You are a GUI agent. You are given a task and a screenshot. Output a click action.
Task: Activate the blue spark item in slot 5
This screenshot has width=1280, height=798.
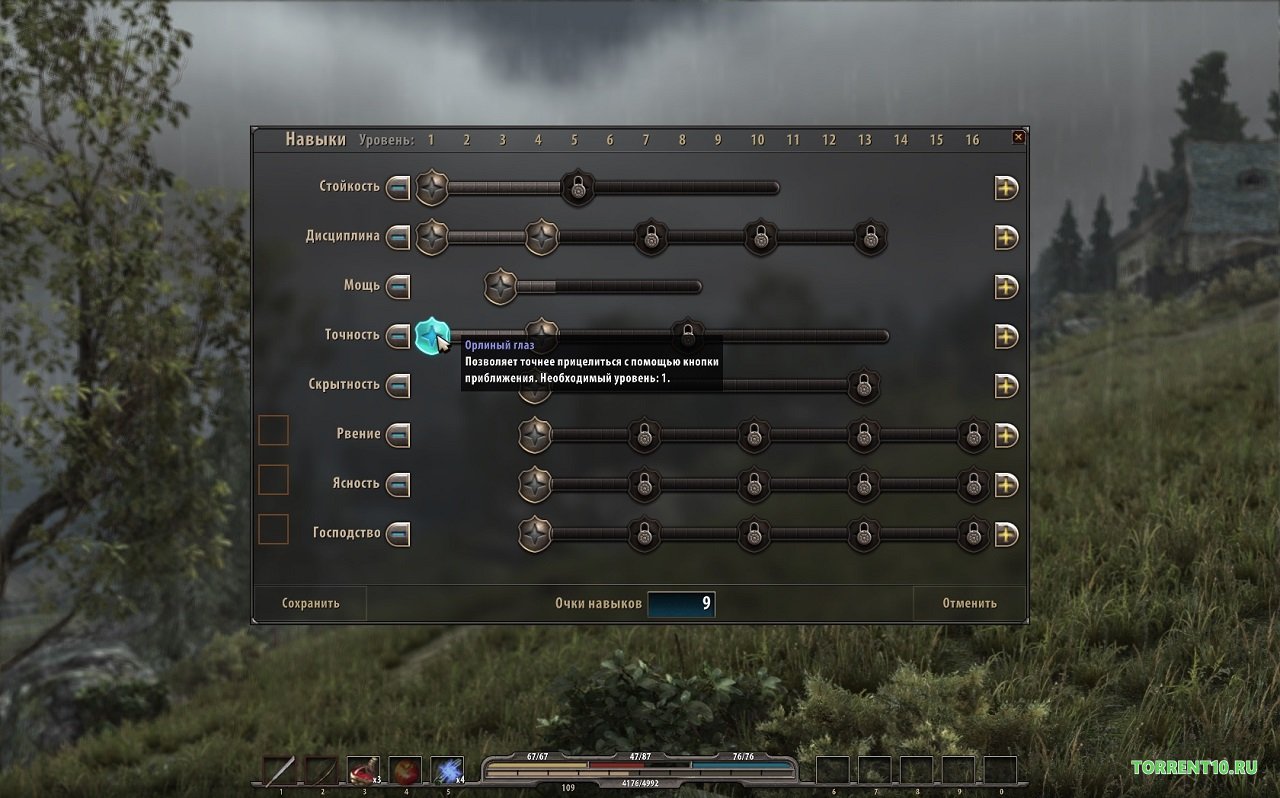click(447, 771)
